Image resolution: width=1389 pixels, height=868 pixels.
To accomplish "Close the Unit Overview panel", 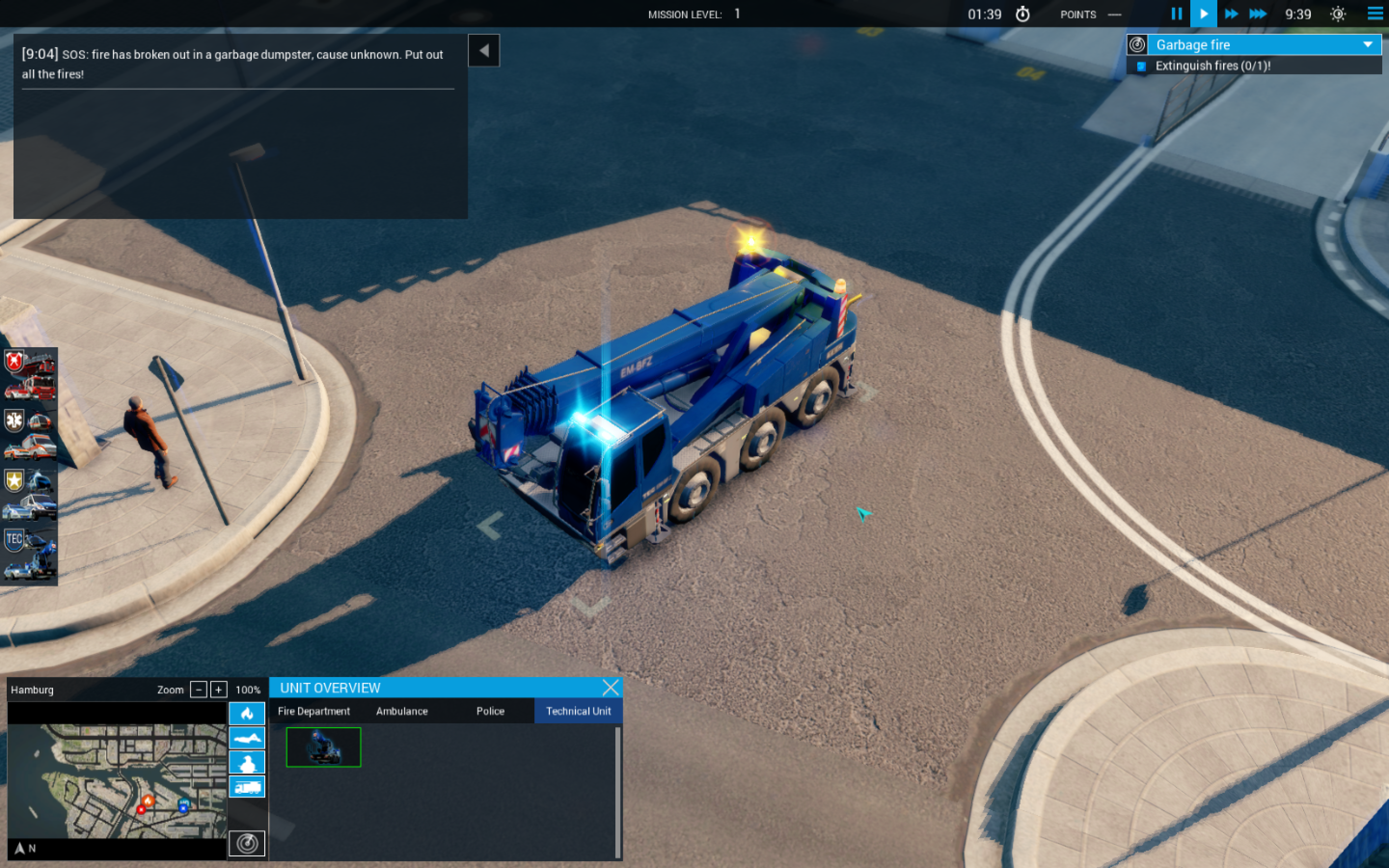I will pyautogui.click(x=611, y=687).
